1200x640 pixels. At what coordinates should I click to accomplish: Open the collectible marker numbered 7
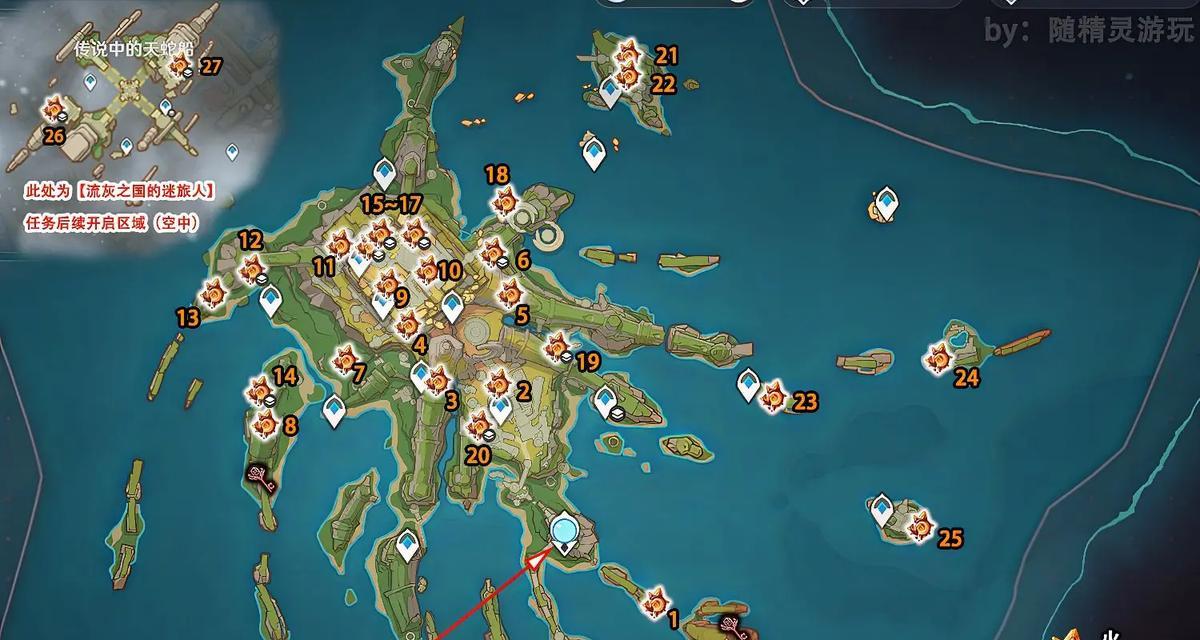point(346,357)
